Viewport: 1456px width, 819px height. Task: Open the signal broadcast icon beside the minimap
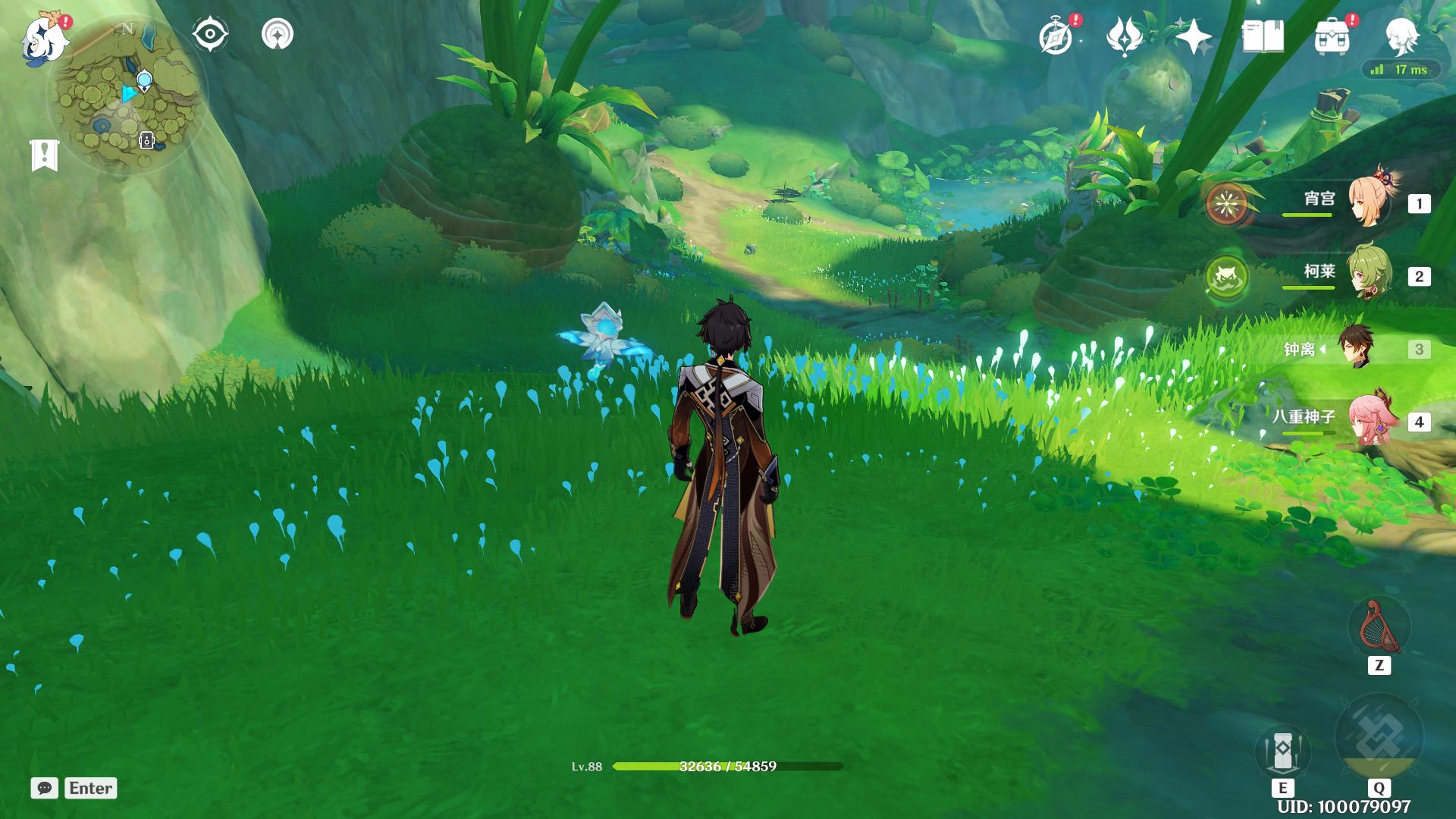278,35
